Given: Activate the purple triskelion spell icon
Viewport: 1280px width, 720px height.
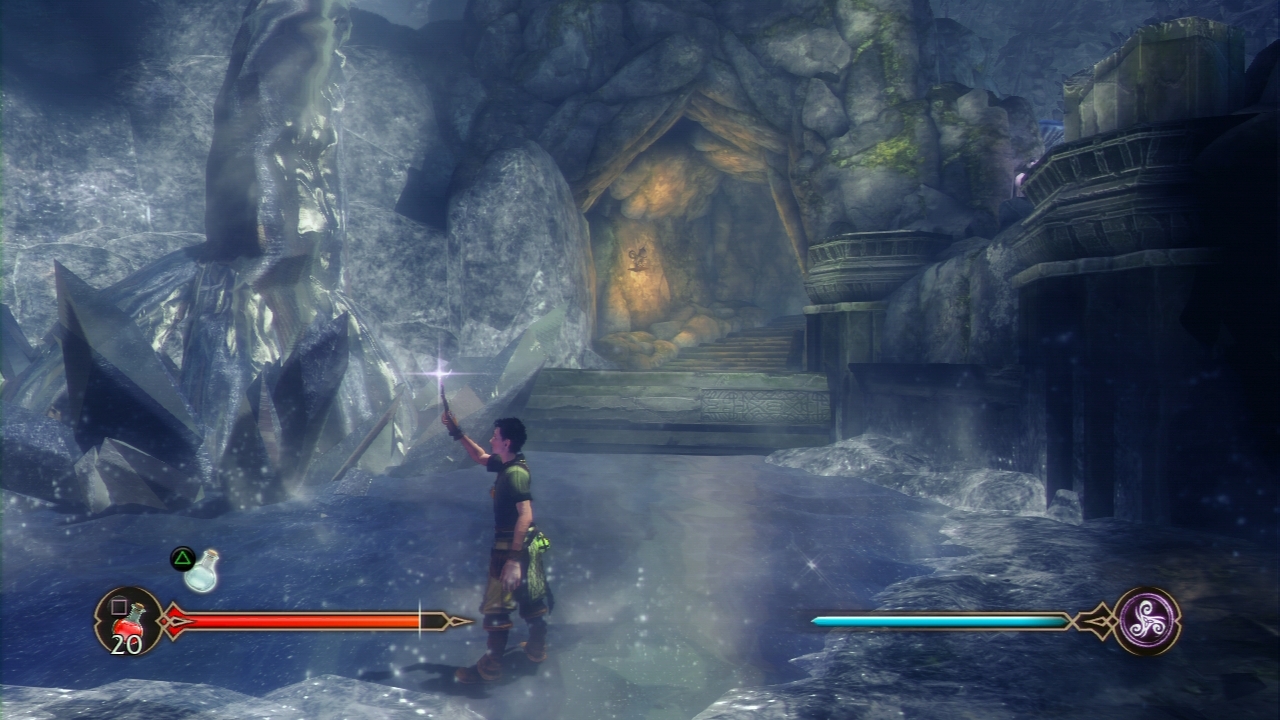Looking at the screenshot, I should point(1146,620).
